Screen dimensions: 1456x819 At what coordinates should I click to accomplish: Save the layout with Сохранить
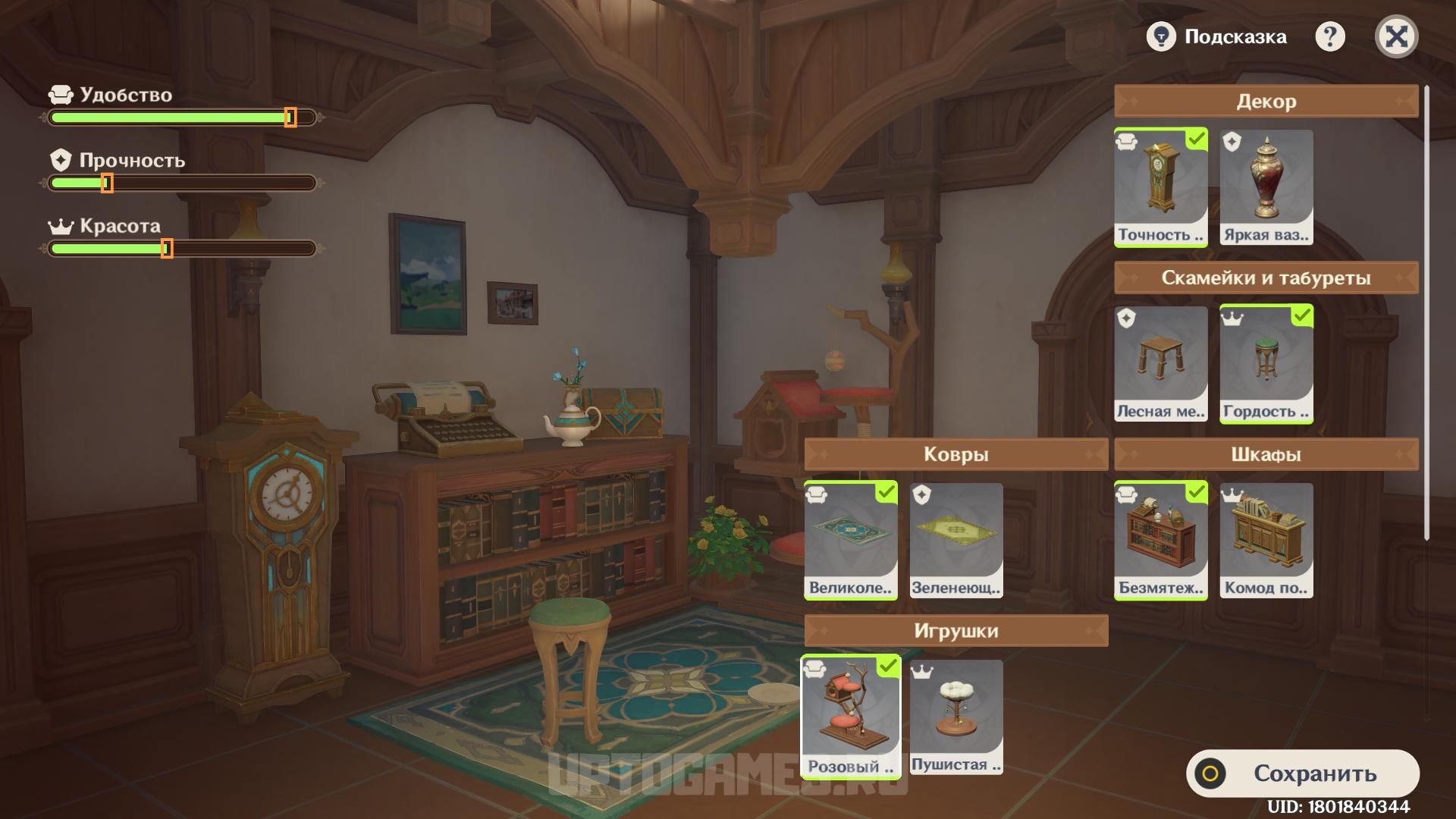[x=1302, y=773]
